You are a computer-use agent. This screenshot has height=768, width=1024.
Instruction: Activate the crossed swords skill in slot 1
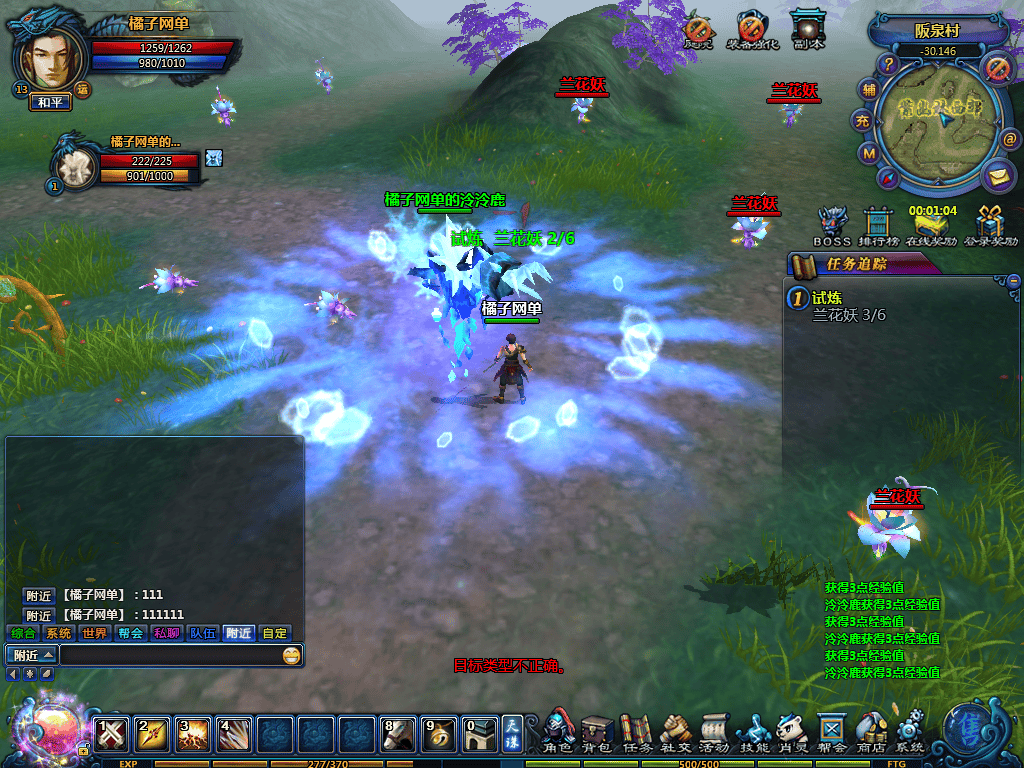[112, 735]
